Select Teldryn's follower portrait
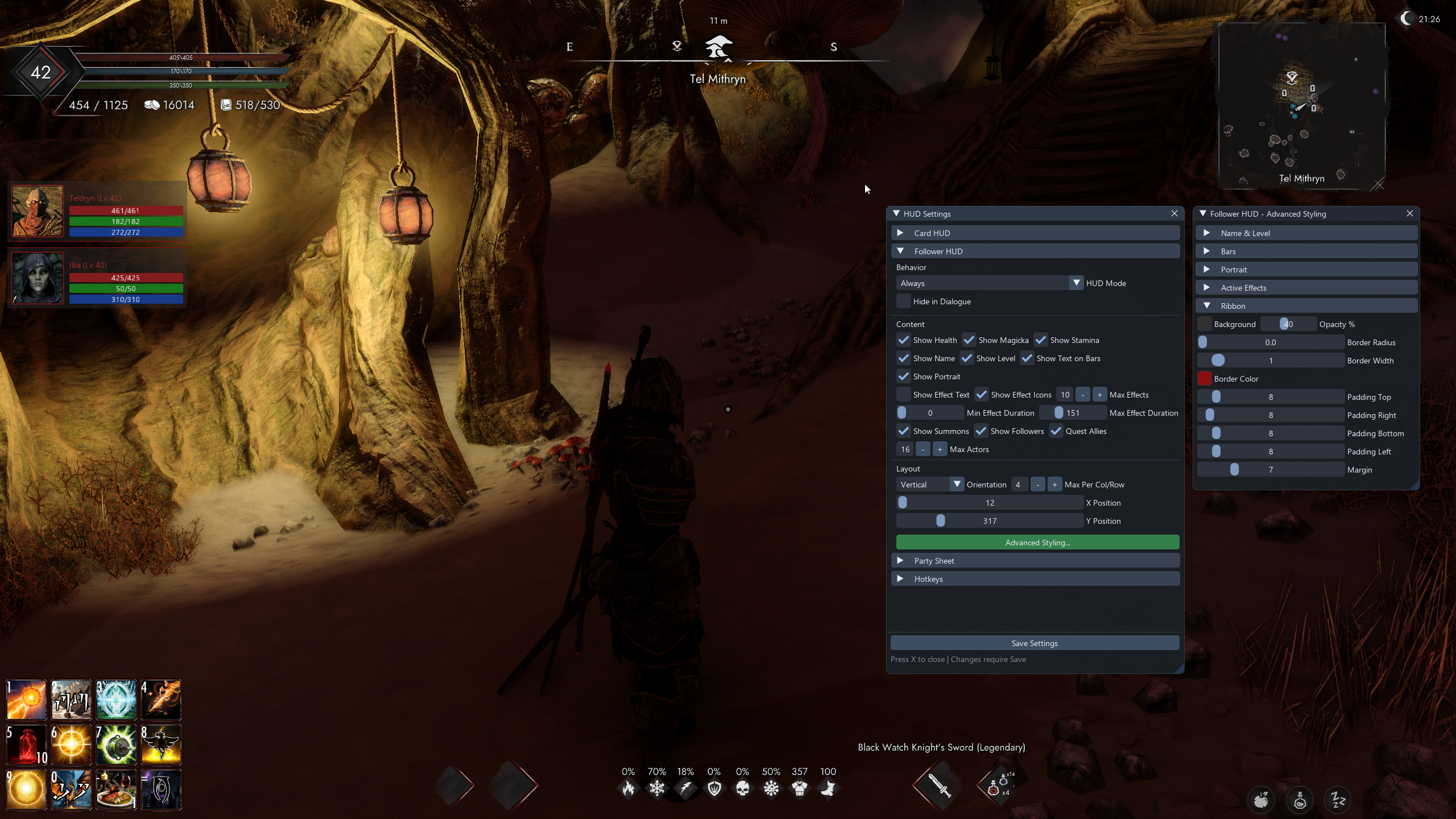 (x=38, y=211)
